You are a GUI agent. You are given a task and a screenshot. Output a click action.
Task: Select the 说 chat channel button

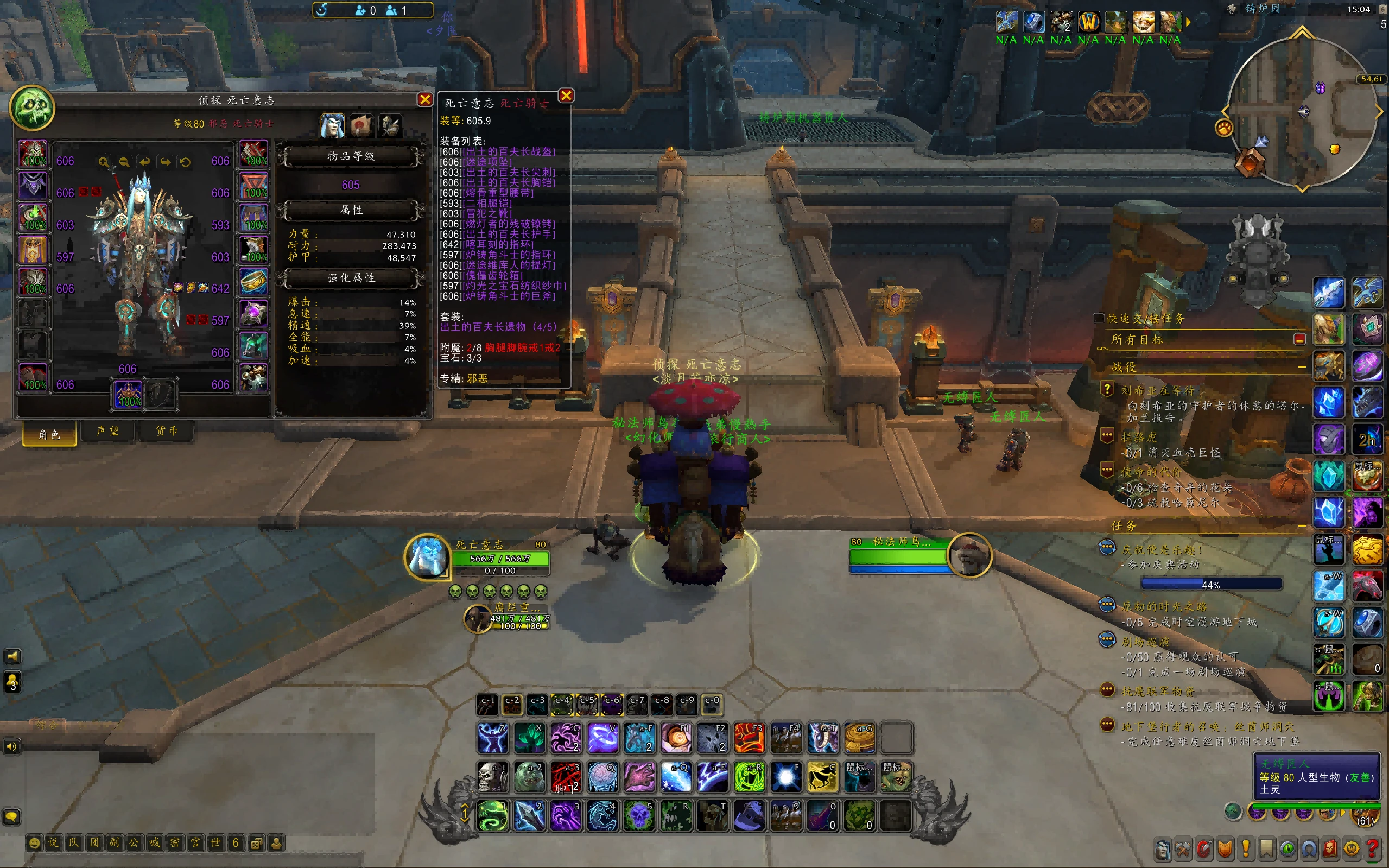53,842
